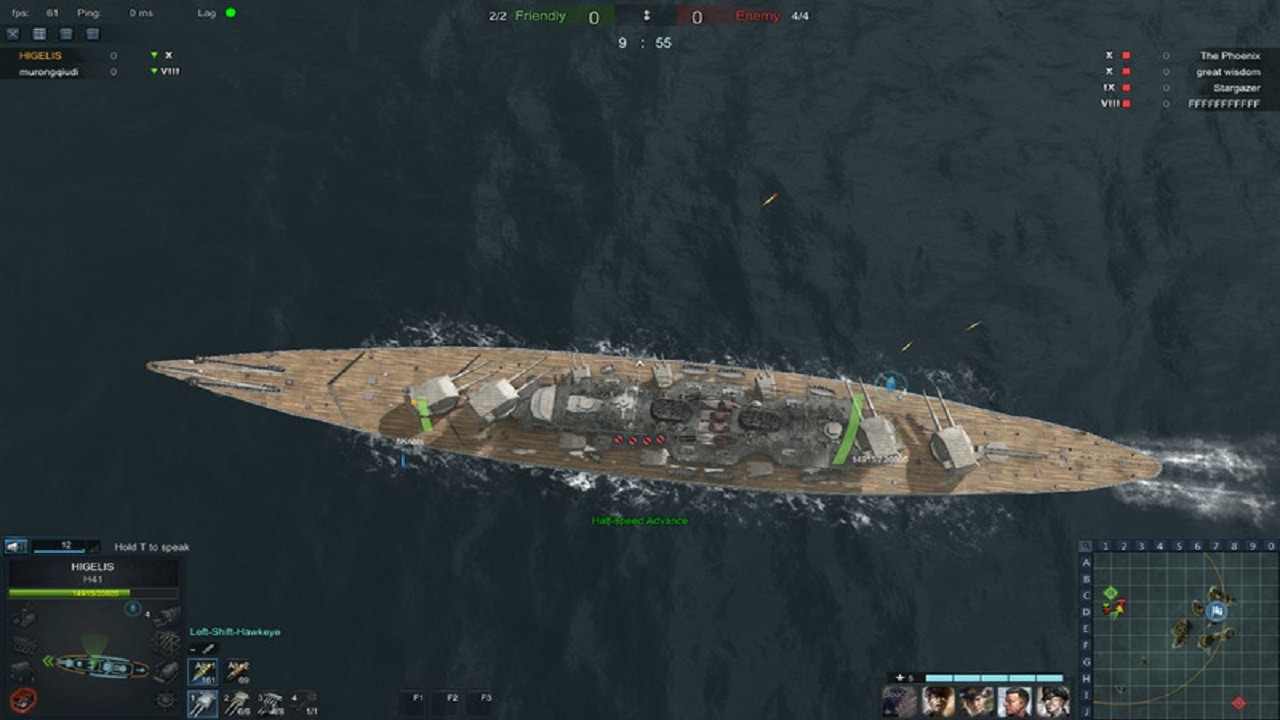Mute the voice chat speaker icon

(15, 545)
